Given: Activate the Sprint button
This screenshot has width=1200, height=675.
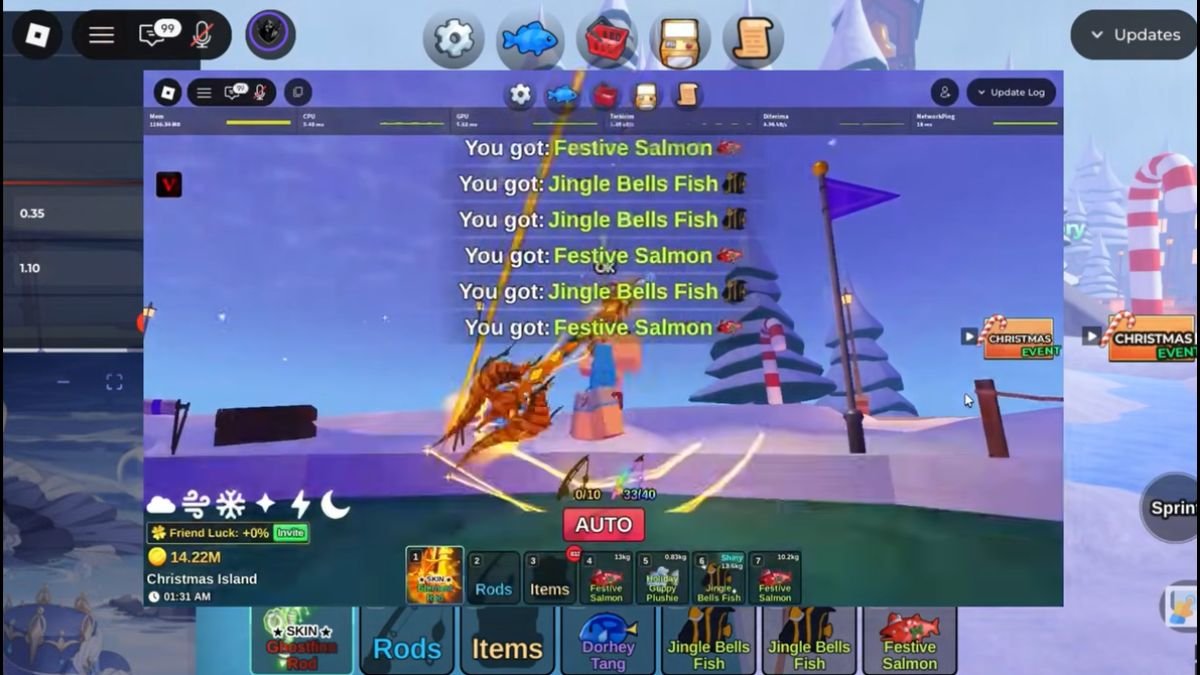Looking at the screenshot, I should (x=1172, y=508).
